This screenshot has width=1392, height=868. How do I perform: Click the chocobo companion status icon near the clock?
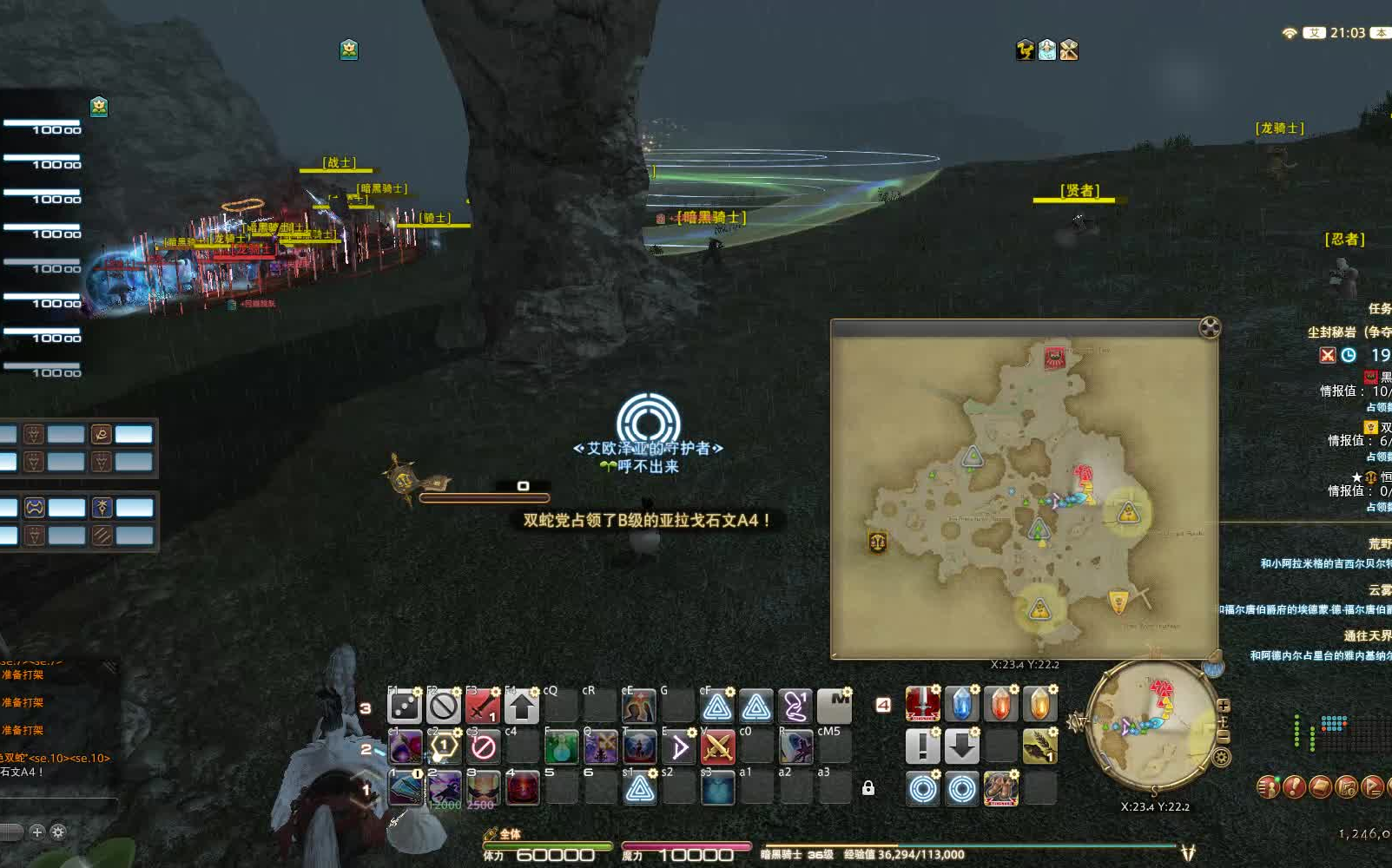(x=1026, y=50)
